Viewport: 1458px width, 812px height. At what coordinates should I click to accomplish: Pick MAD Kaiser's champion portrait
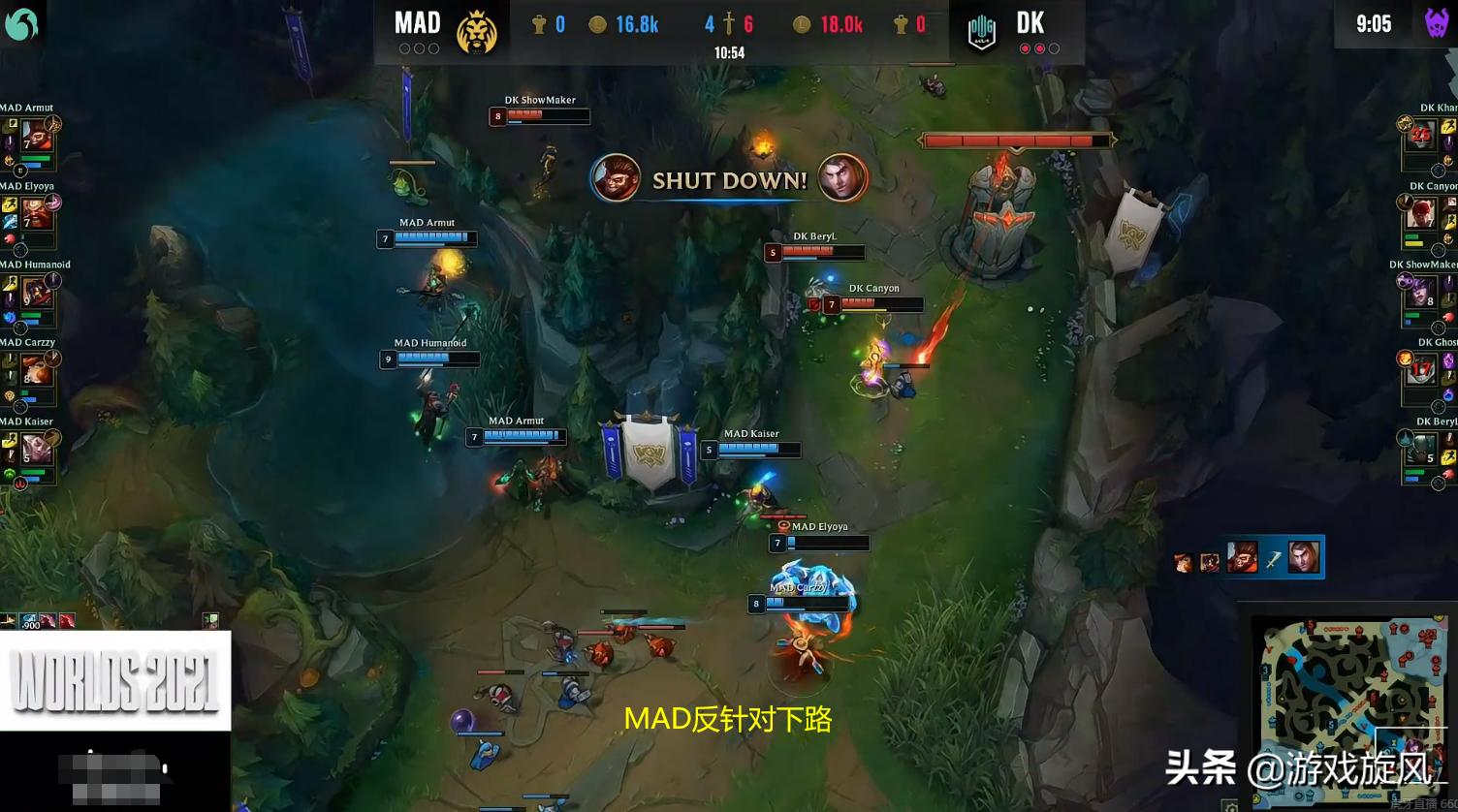[37, 449]
